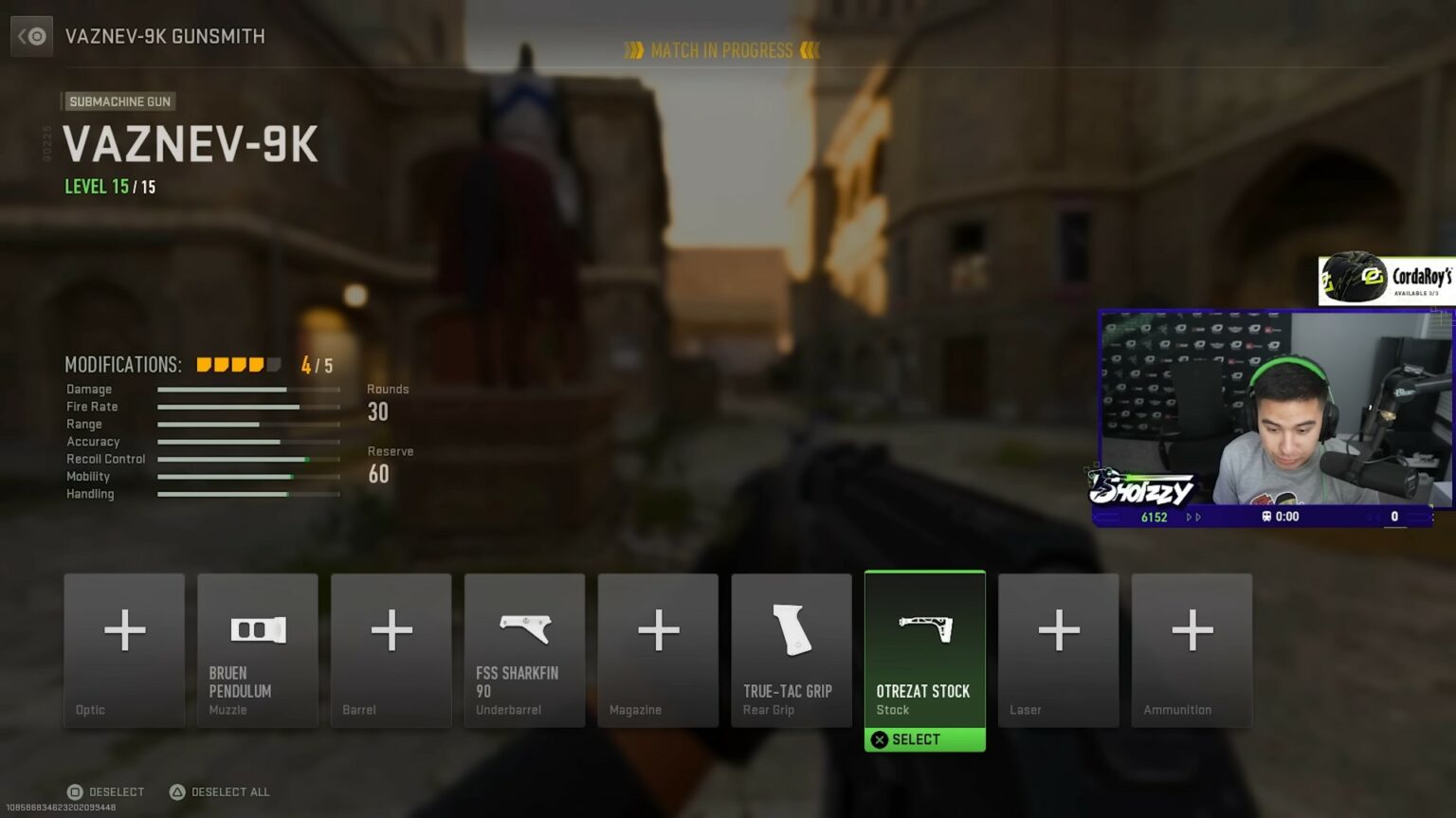Click the 4/5 modifications pip meter
This screenshot has height=818, width=1456.
[x=237, y=363]
